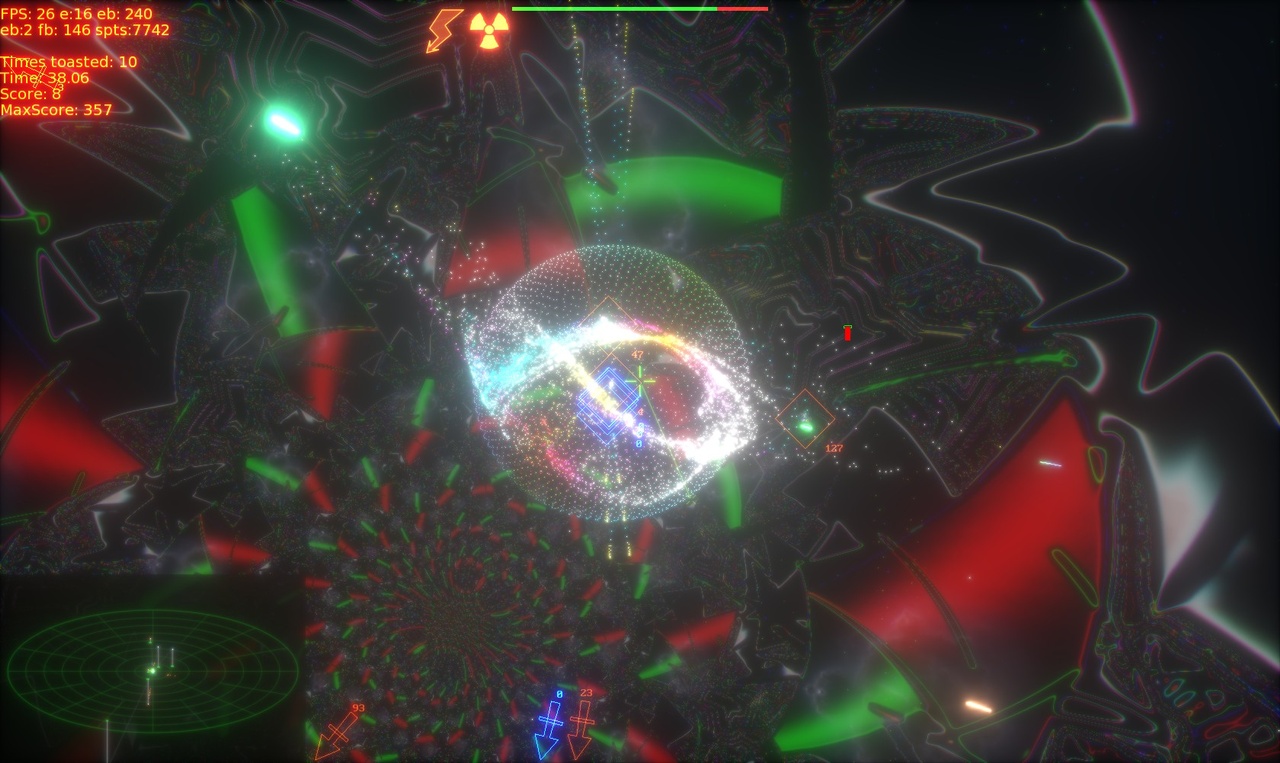Toggle the small red marker right of the sphere
Viewport: 1280px width, 763px height.
click(847, 333)
